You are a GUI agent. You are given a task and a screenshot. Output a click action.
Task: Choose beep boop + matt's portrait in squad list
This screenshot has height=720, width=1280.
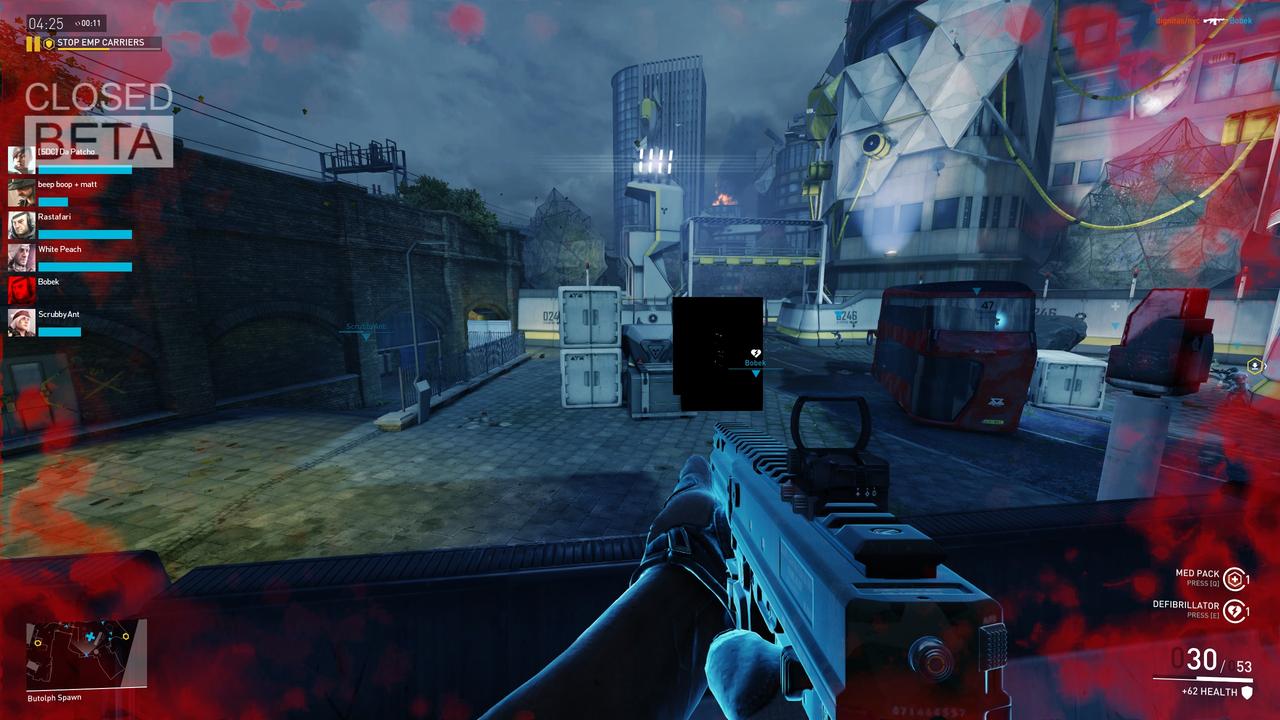point(22,192)
